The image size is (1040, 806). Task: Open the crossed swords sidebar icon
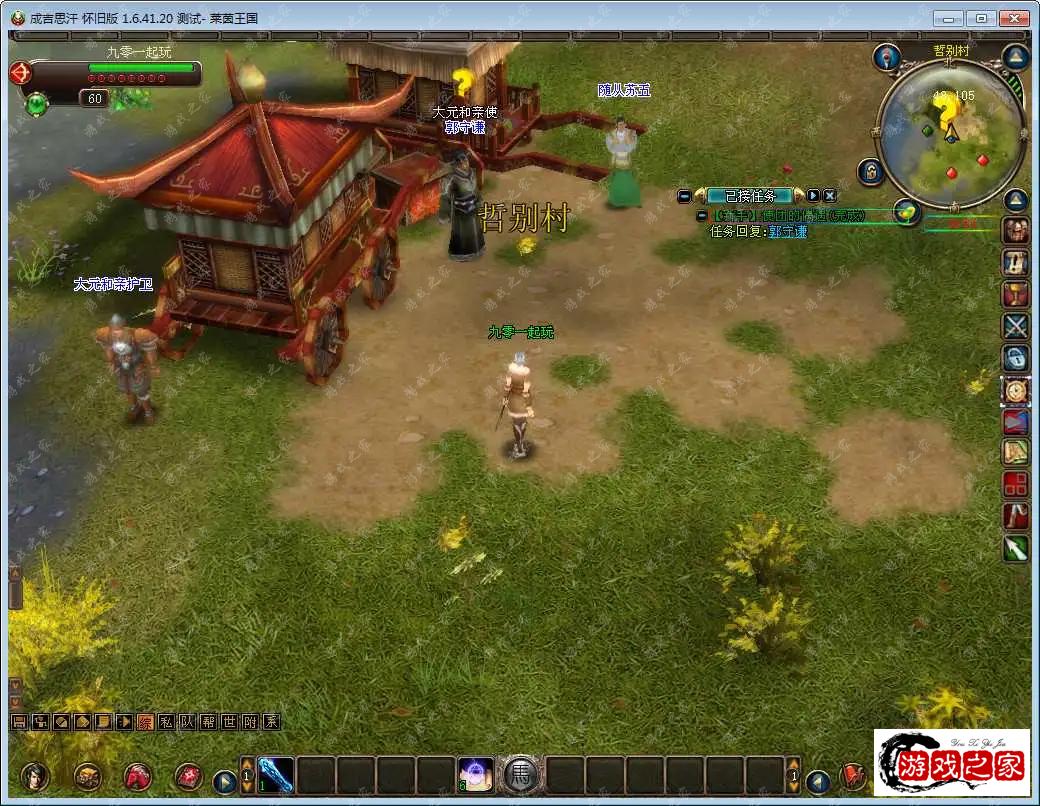pos(1016,326)
